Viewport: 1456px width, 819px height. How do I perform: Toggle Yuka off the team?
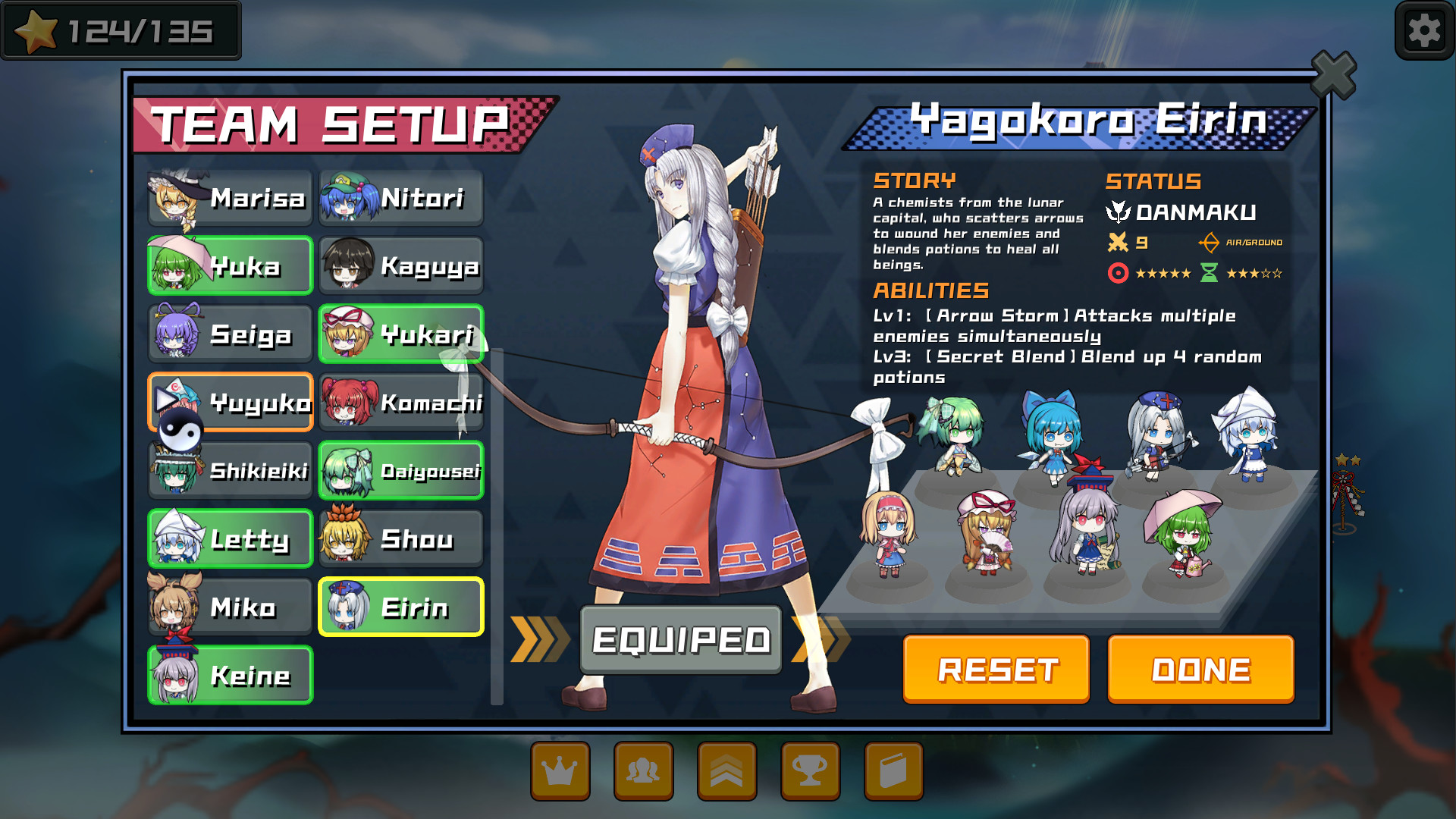coord(230,266)
